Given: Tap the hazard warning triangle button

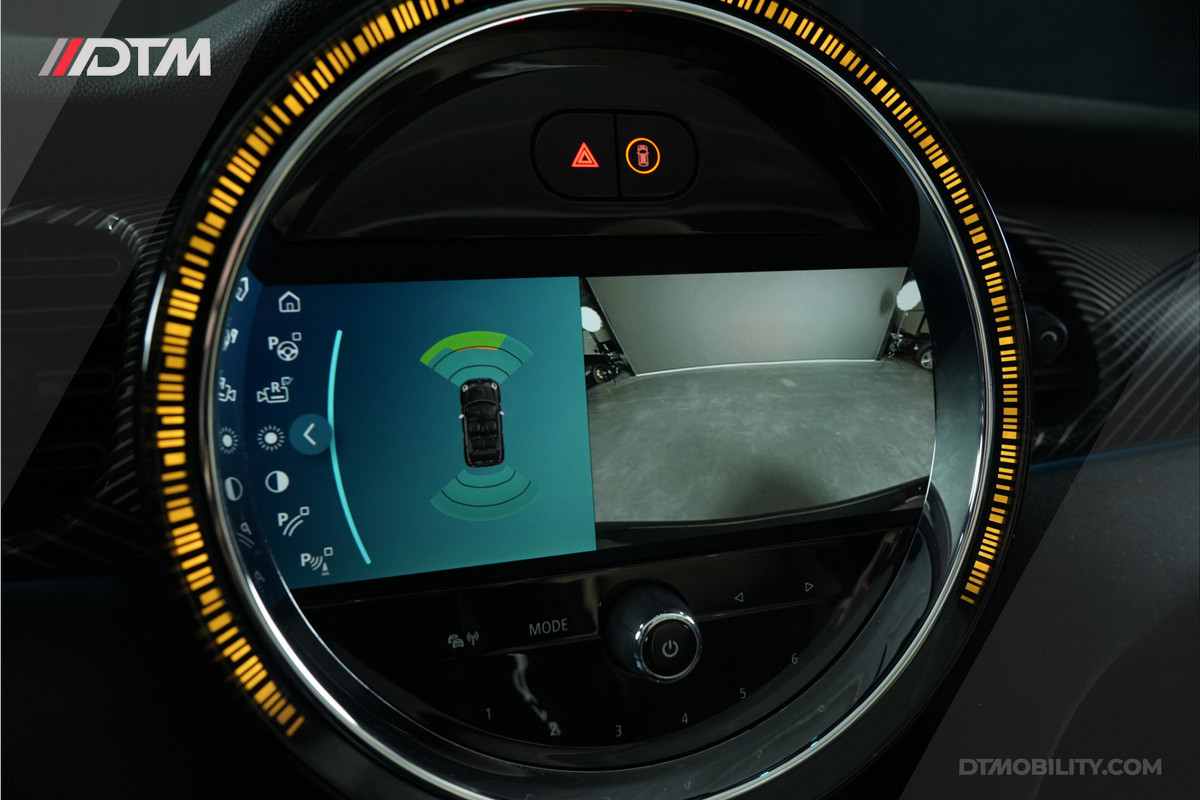Looking at the screenshot, I should [x=585, y=155].
